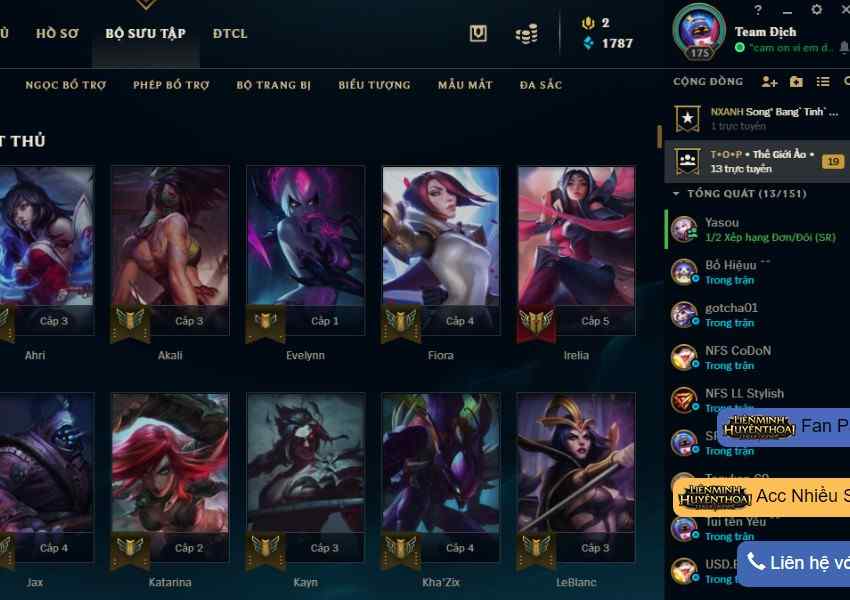
Task: Open the loot chest icon
Action: coord(478,33)
